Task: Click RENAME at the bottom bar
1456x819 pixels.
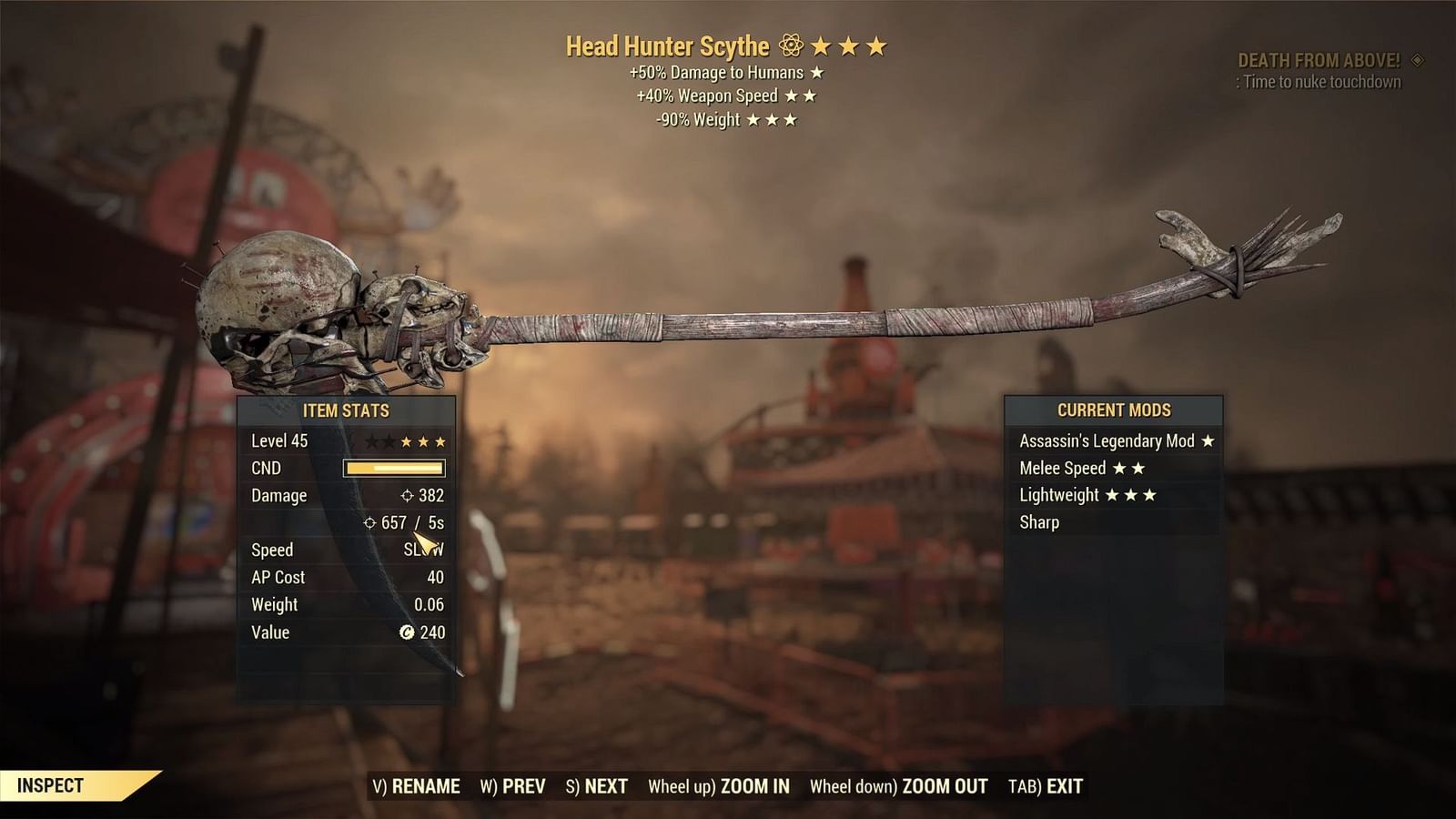Action: (x=429, y=784)
